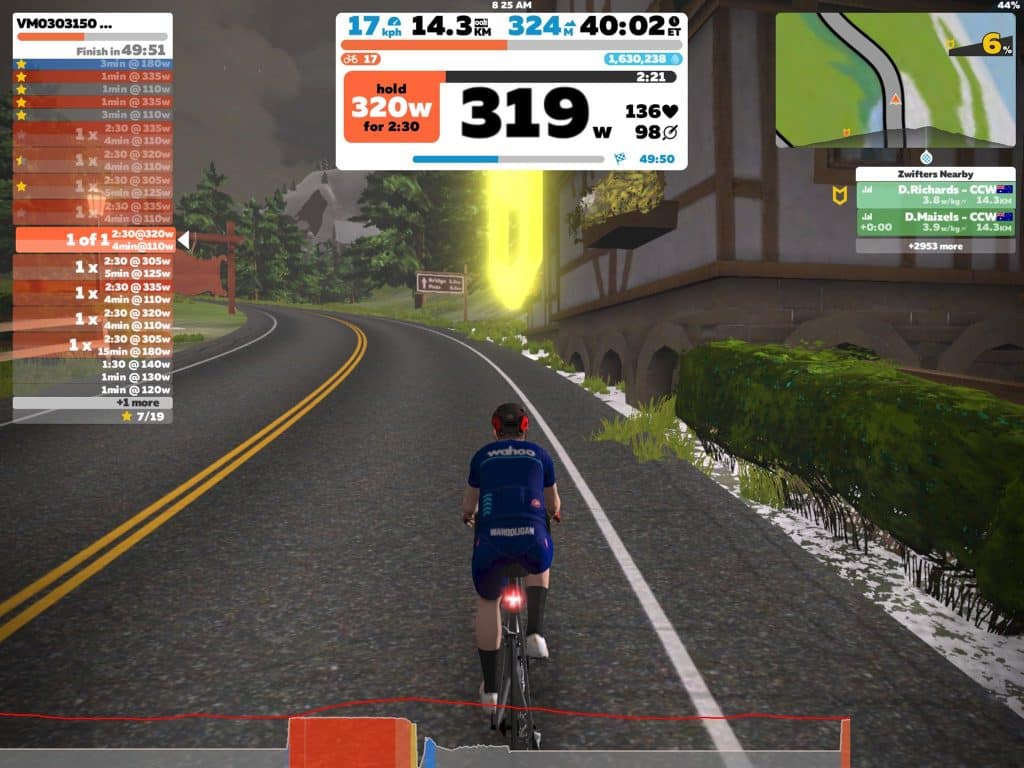Select the highlighted 1 of 1 interval block
The width and height of the screenshot is (1024, 768).
pos(95,240)
